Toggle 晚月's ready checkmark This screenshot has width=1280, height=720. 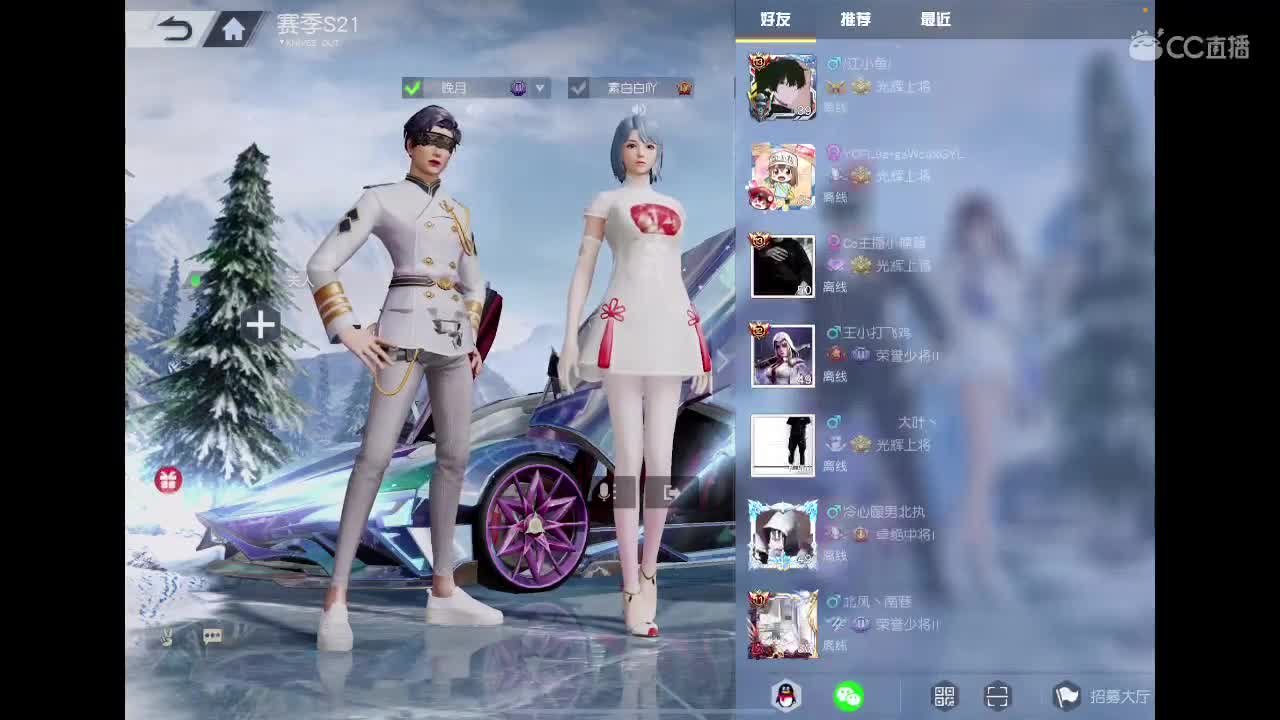point(413,88)
